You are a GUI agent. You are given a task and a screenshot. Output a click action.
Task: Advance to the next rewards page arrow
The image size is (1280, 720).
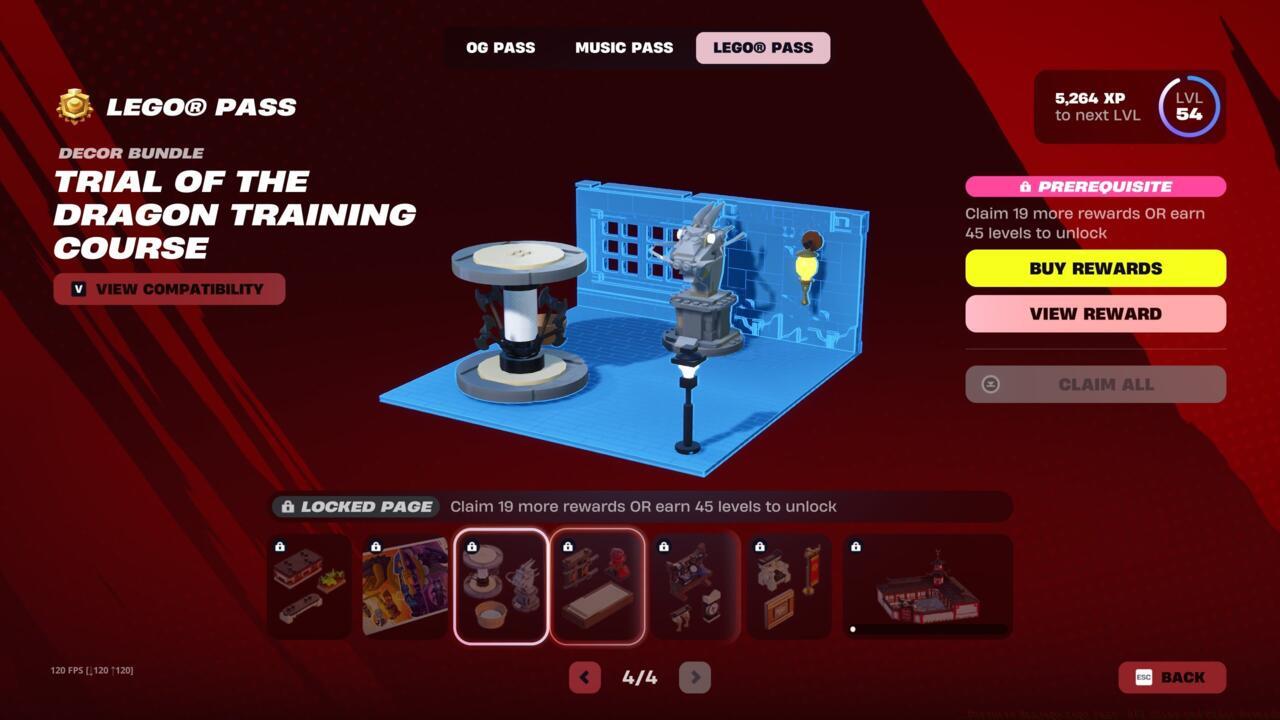[x=694, y=677]
